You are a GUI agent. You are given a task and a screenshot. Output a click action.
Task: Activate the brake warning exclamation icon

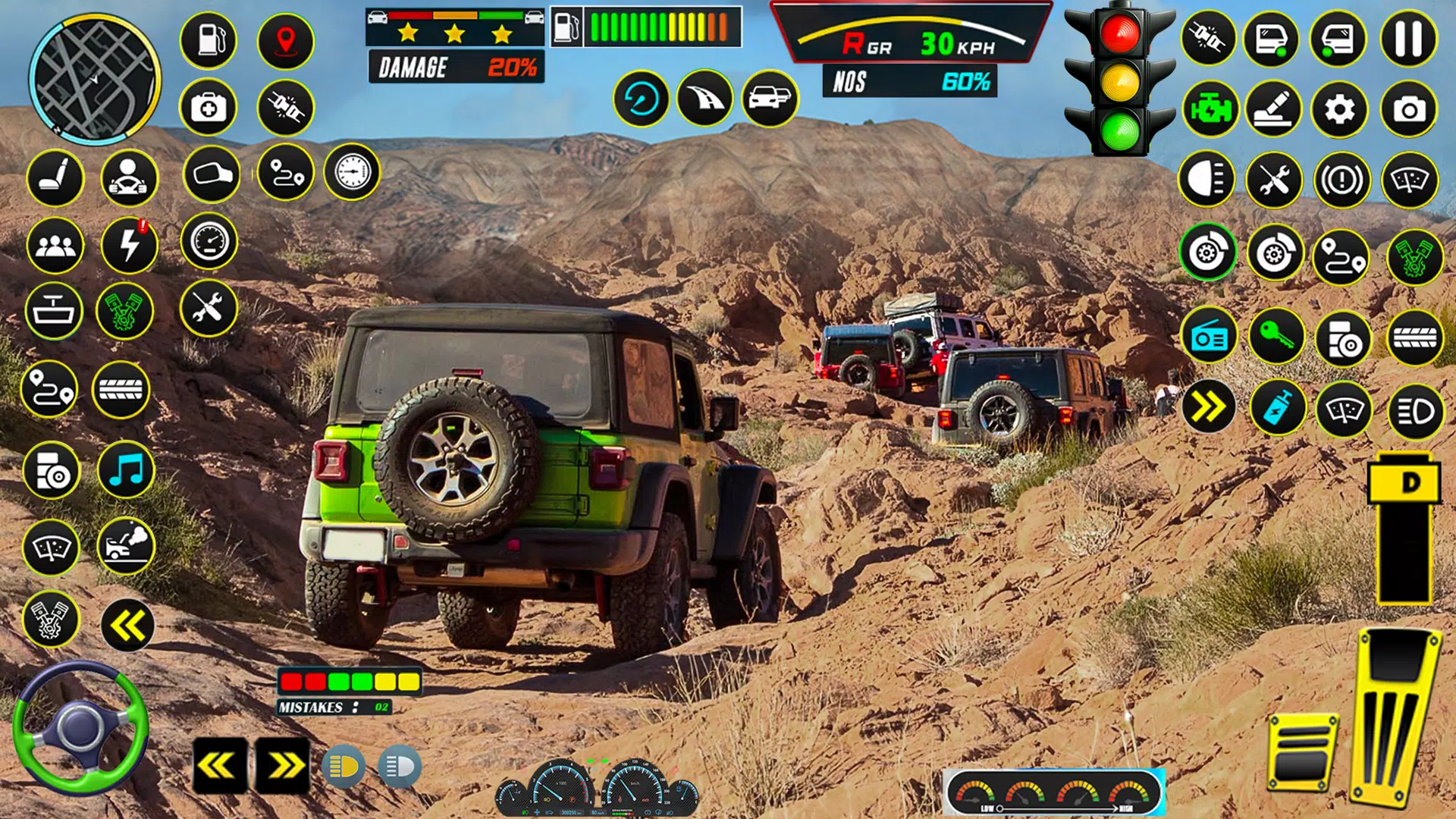[1341, 180]
